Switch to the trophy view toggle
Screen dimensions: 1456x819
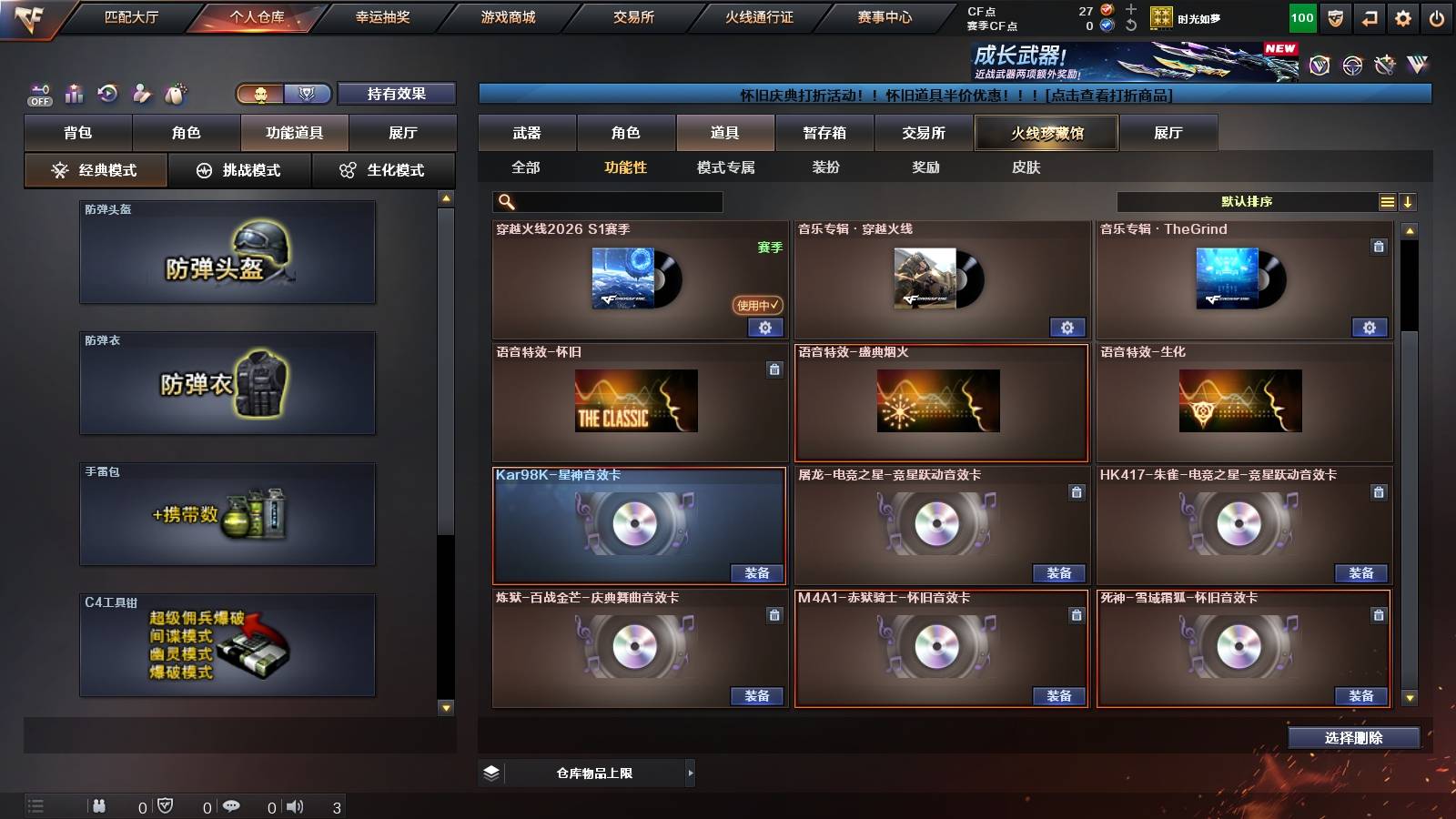(308, 94)
